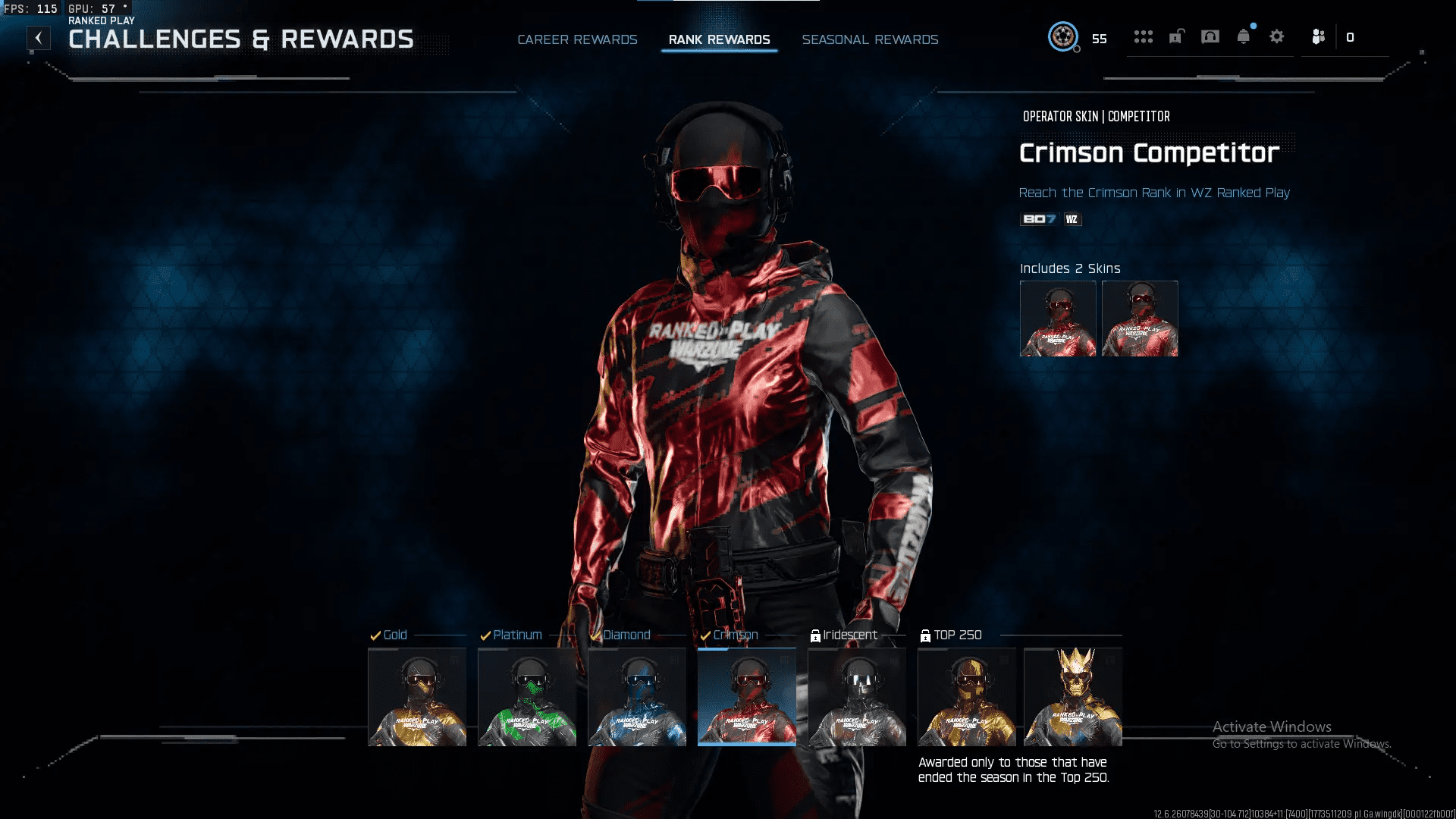Select the Platinum rank skin tile
1456x819 pixels.
pos(527,696)
